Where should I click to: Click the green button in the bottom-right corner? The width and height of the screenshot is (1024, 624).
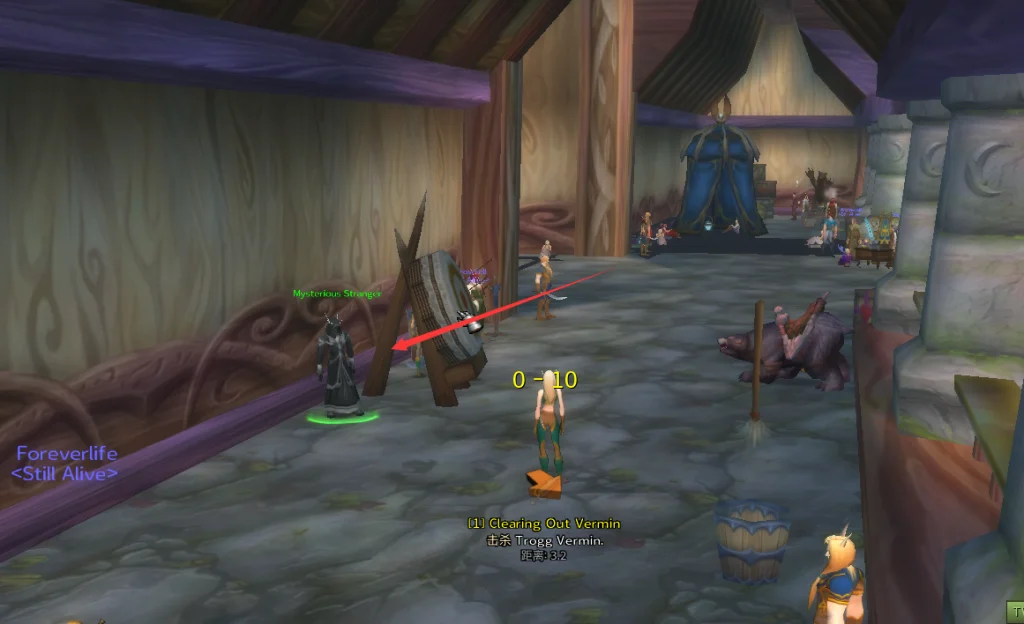(1014, 612)
